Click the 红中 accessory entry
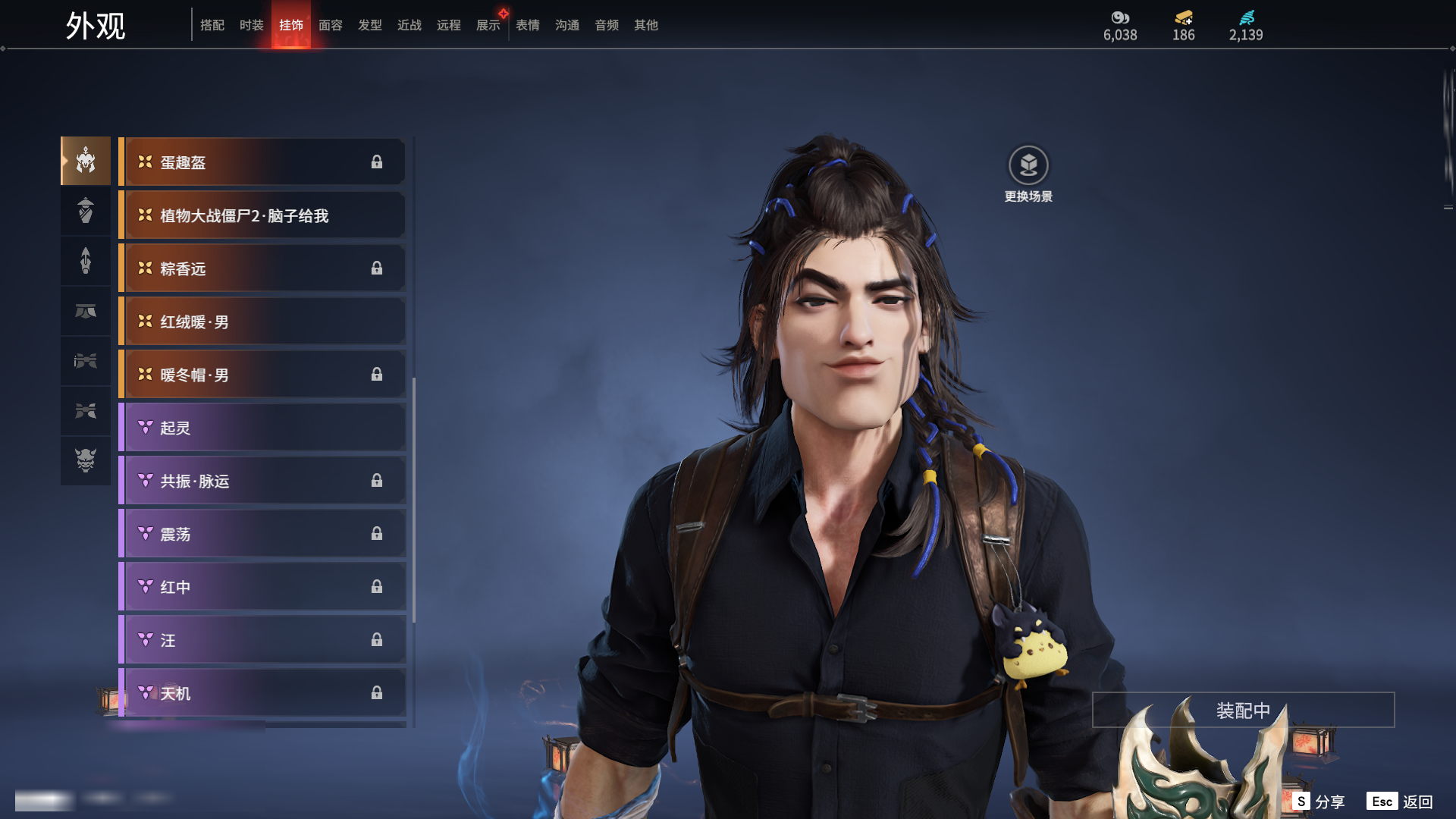Screen dimensions: 1456x819 coord(262,587)
